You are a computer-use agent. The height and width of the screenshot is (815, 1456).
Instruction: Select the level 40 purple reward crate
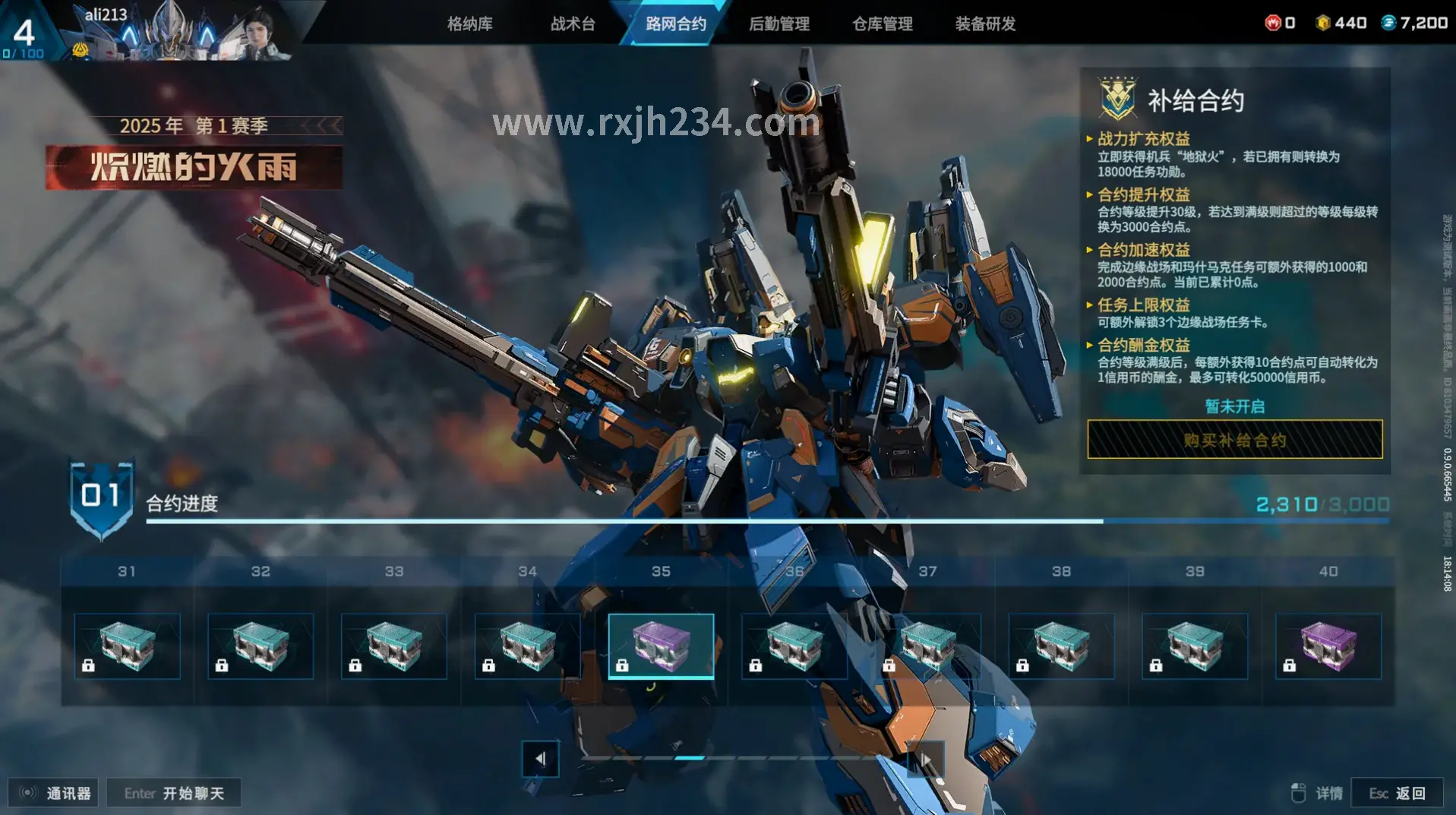1328,646
